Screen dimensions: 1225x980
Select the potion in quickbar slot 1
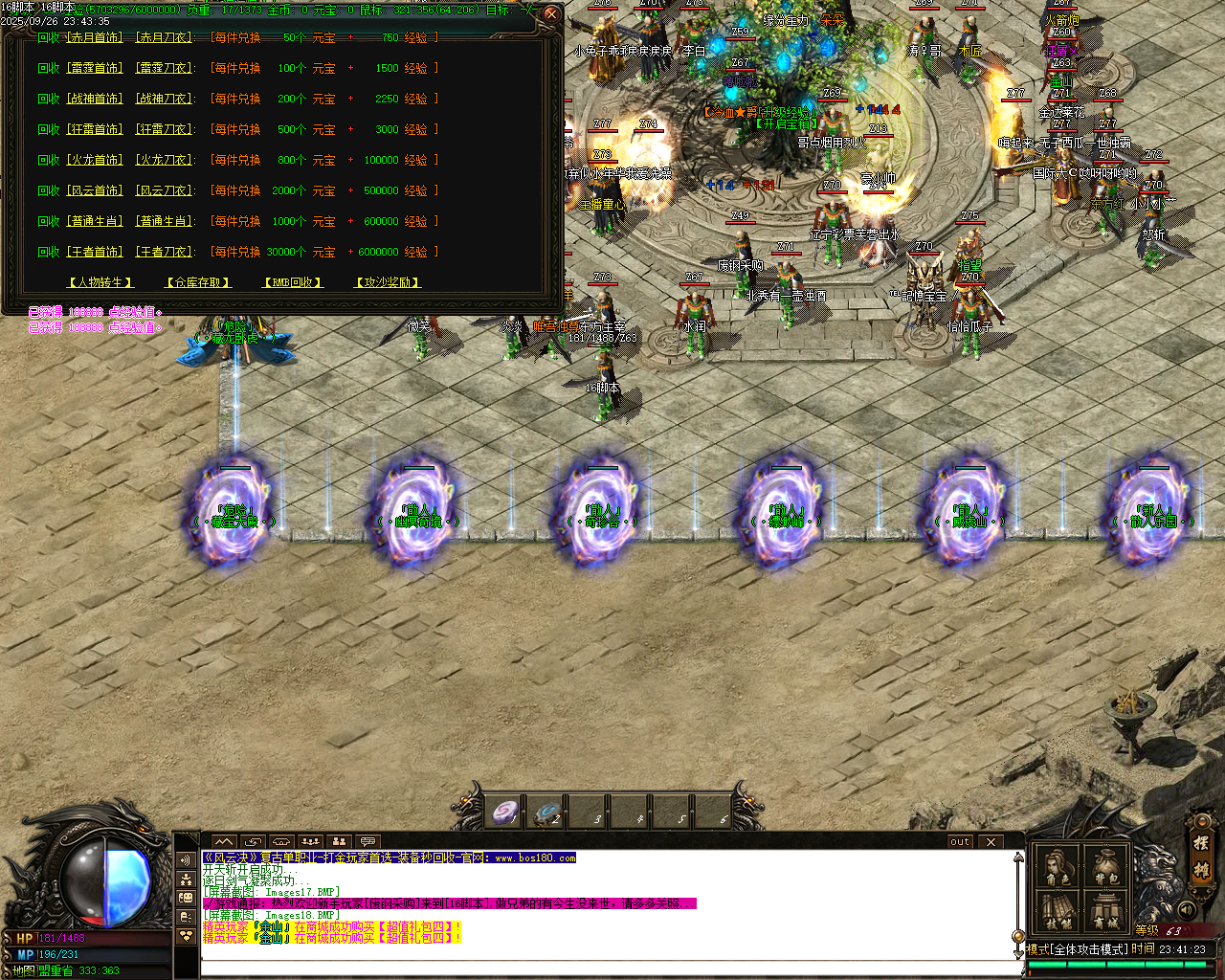[504, 811]
